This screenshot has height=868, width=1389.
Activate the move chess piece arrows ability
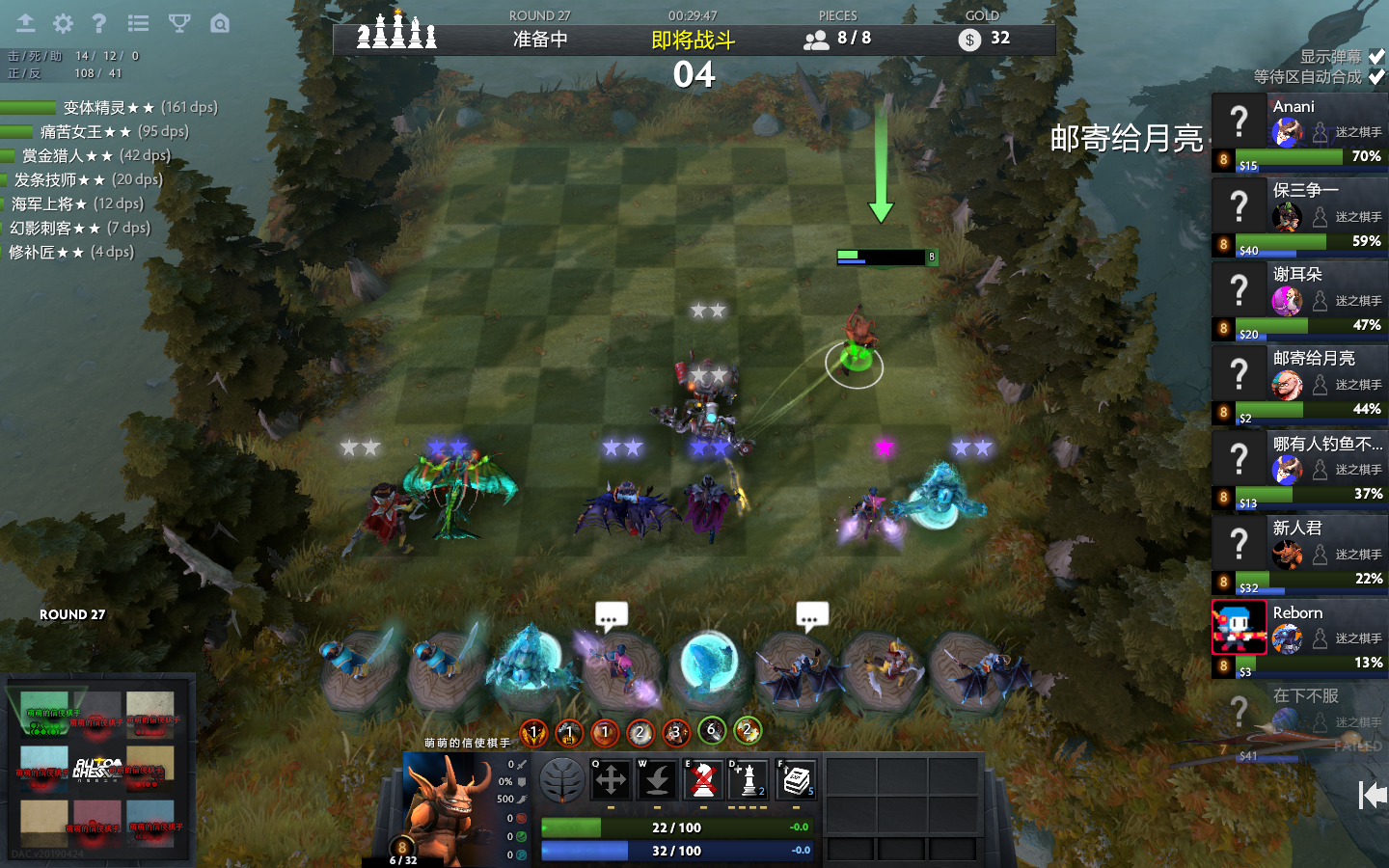click(x=611, y=780)
